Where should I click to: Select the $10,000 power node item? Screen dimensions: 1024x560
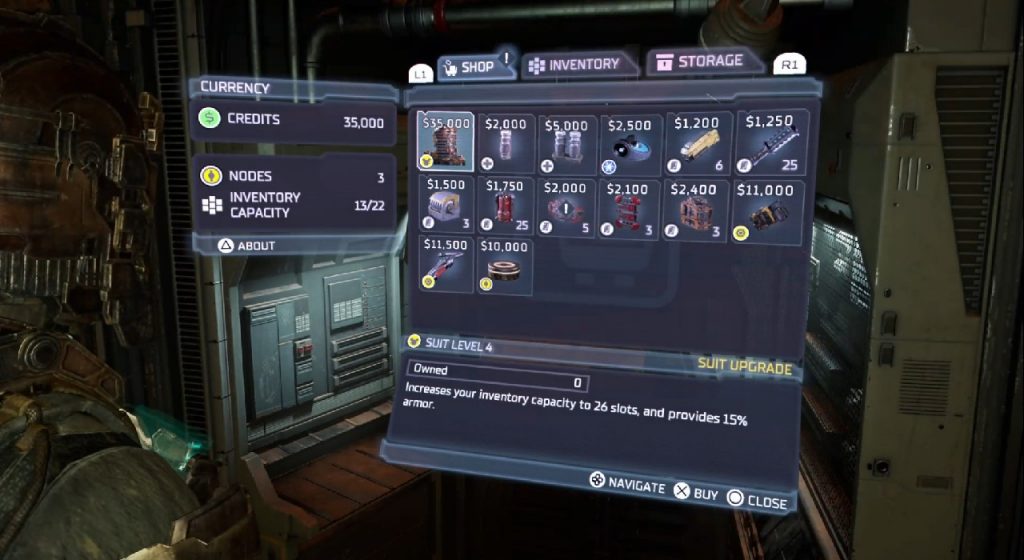505,264
